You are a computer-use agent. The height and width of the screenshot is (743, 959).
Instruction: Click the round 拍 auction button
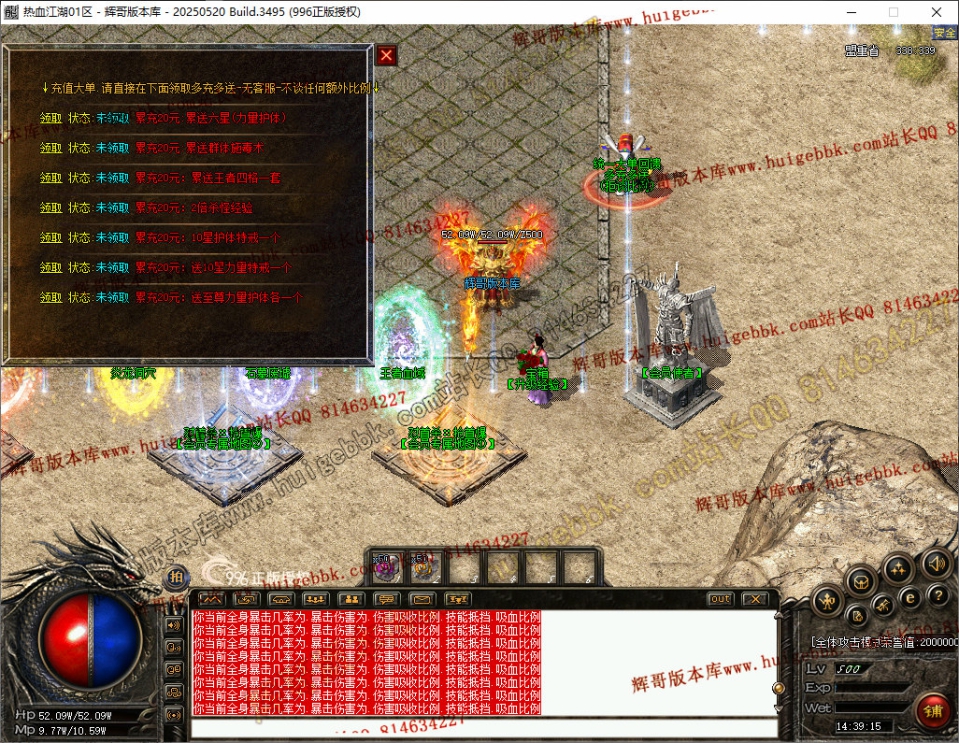click(x=175, y=577)
